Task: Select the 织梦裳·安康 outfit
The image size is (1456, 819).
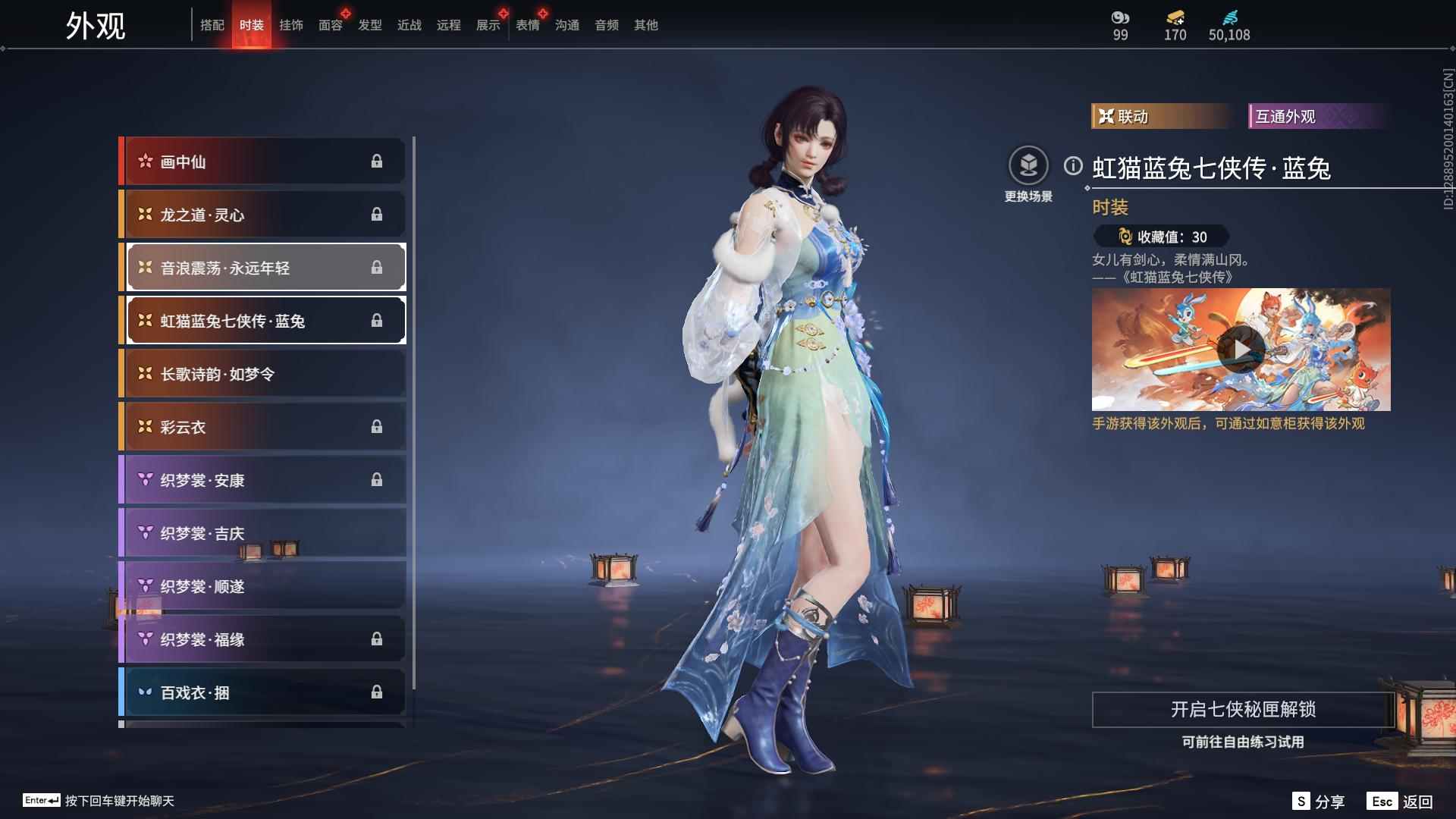Action: pyautogui.click(x=262, y=480)
